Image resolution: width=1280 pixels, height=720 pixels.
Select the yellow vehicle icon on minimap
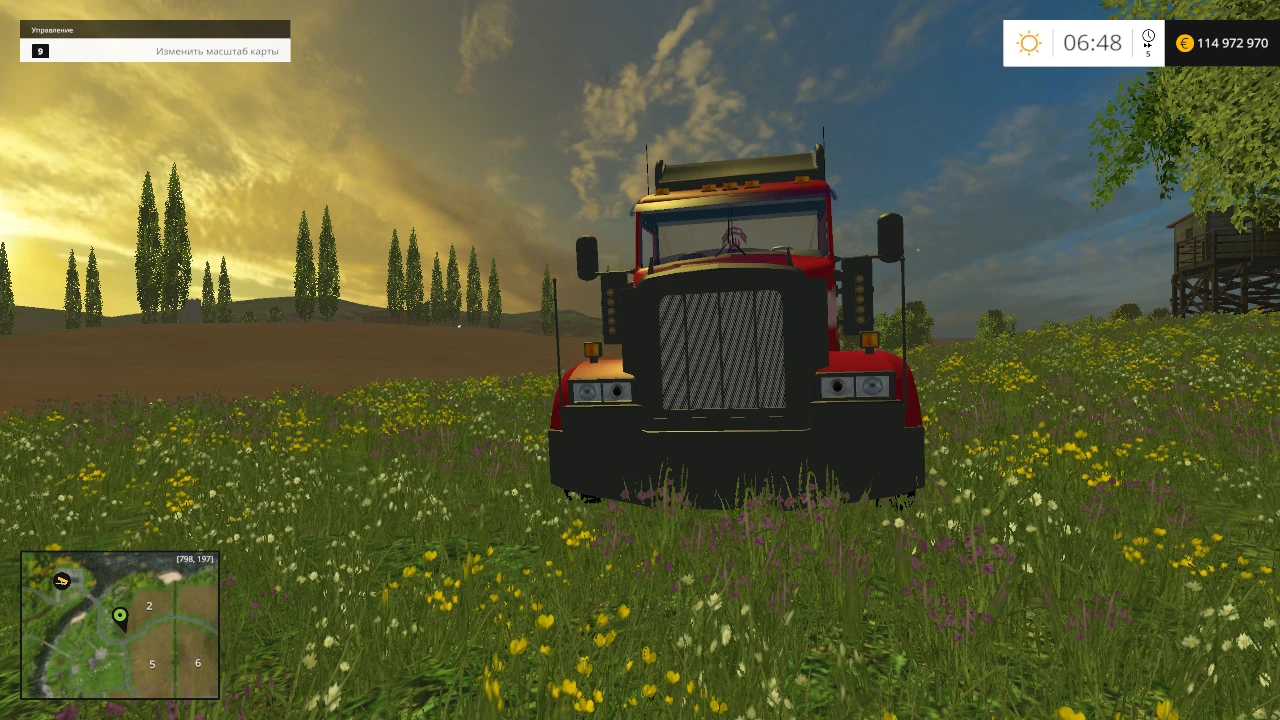click(x=62, y=581)
